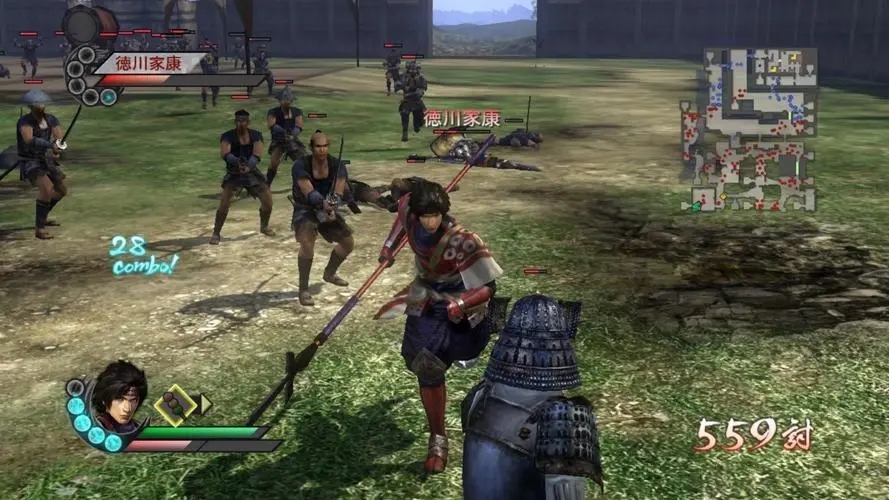Click the battlefield minimap
Screen dimensions: 889x500
click(749, 130)
